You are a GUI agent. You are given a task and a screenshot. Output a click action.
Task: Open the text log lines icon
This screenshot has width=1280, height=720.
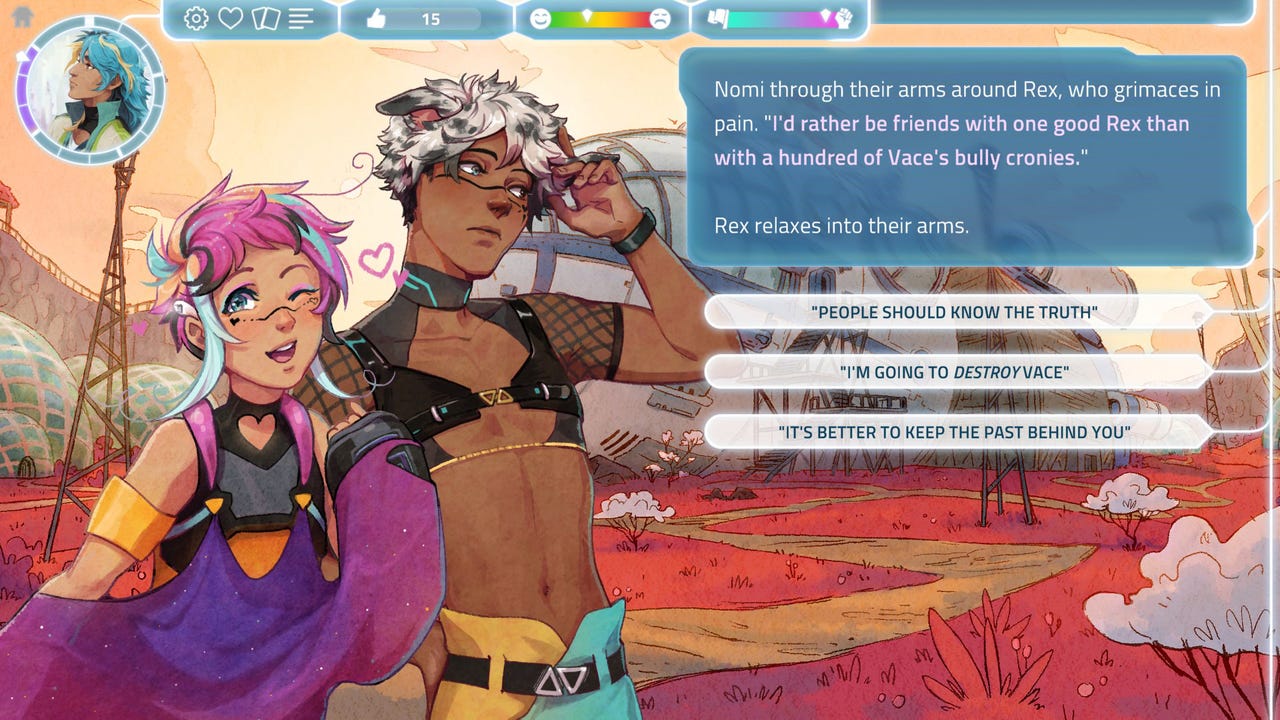click(x=301, y=19)
